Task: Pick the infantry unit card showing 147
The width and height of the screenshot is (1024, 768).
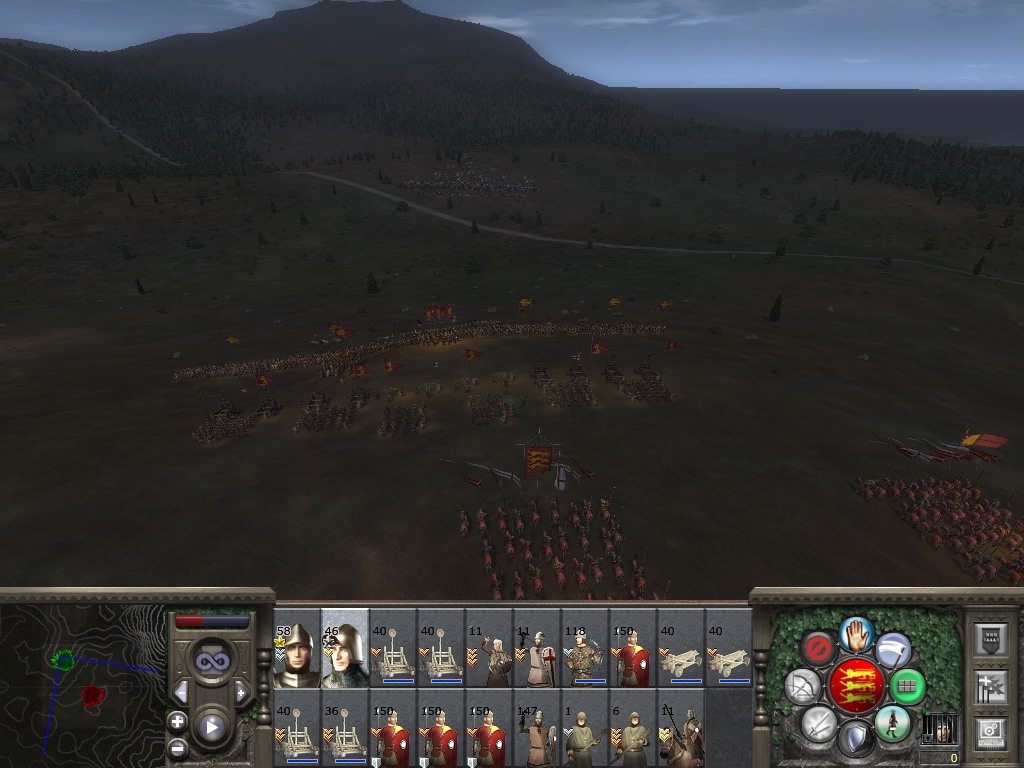Action: pos(537,729)
